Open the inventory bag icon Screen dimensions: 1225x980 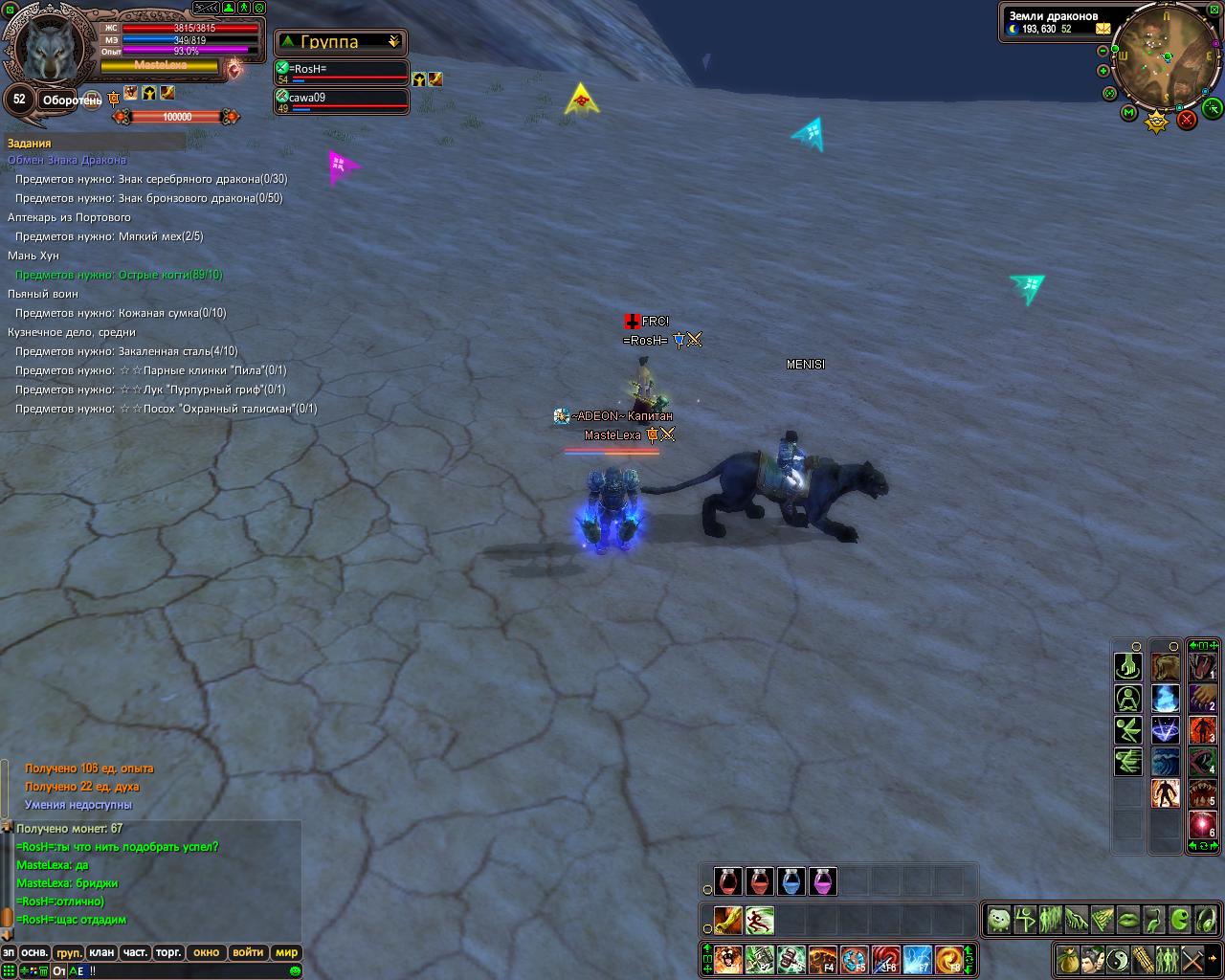click(1067, 957)
